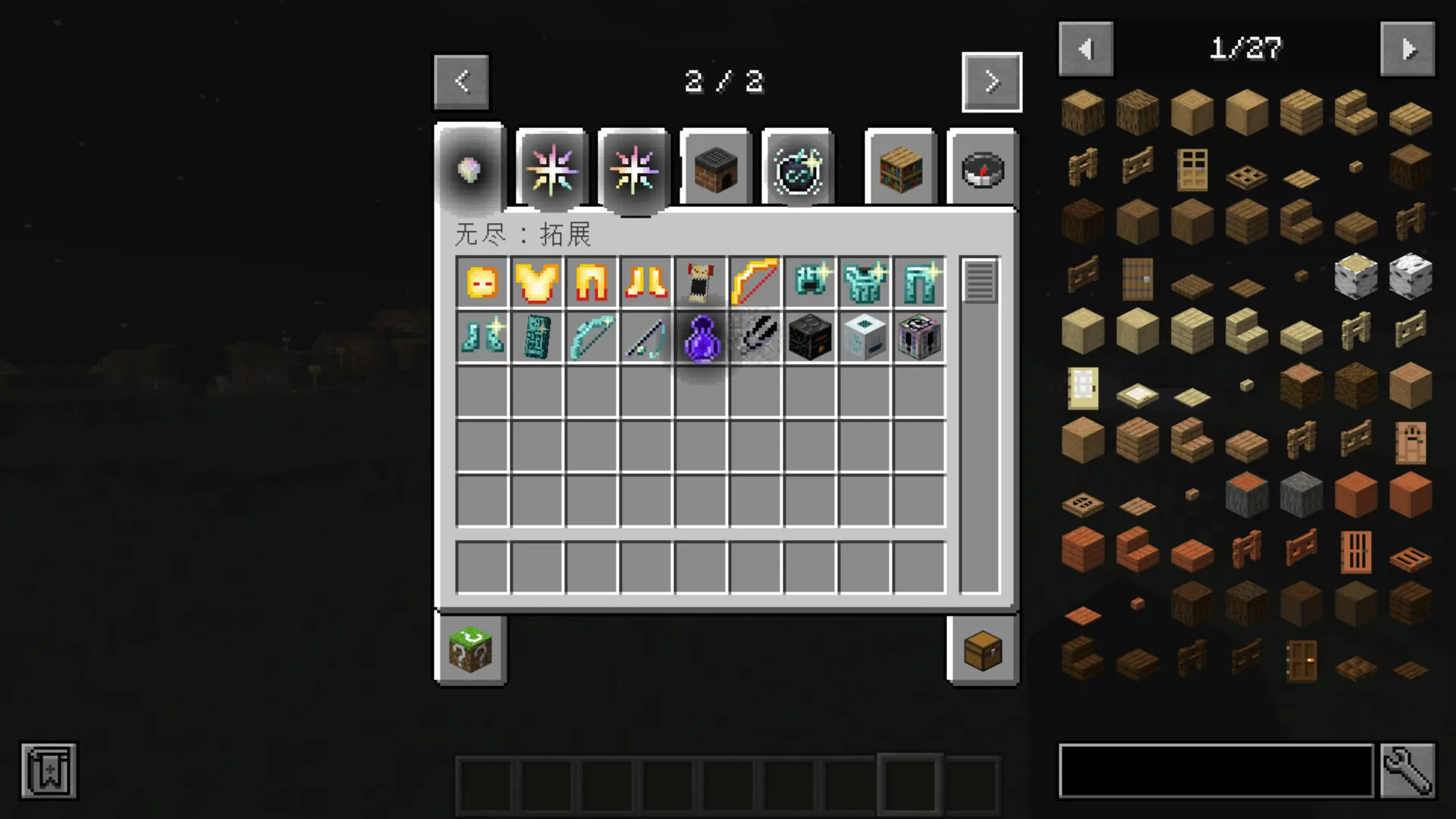Image resolution: width=1456 pixels, height=819 pixels.
Task: Click the search input field at the bottom right
Action: (1213, 770)
